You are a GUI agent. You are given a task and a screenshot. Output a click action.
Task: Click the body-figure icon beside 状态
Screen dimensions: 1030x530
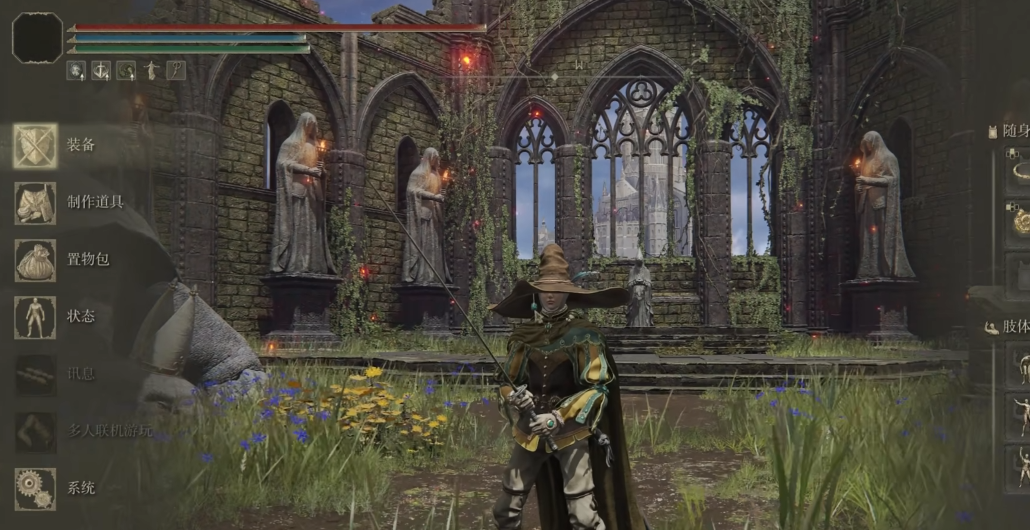coord(35,317)
